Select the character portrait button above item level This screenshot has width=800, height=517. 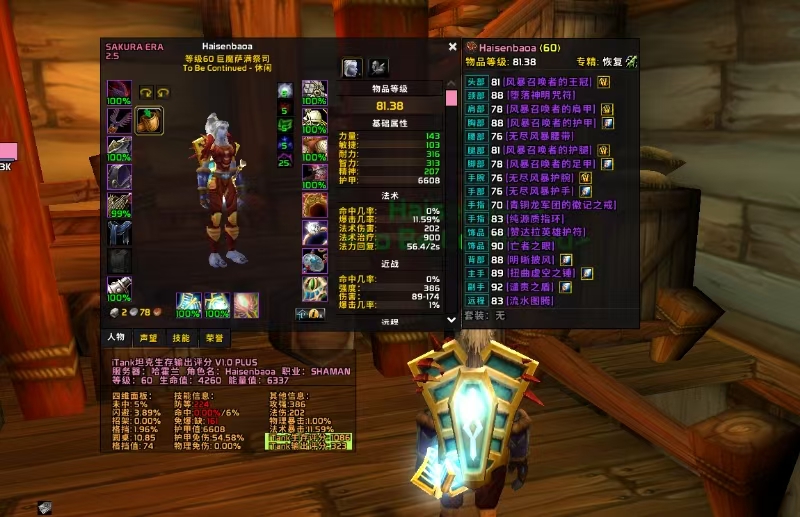click(352, 67)
